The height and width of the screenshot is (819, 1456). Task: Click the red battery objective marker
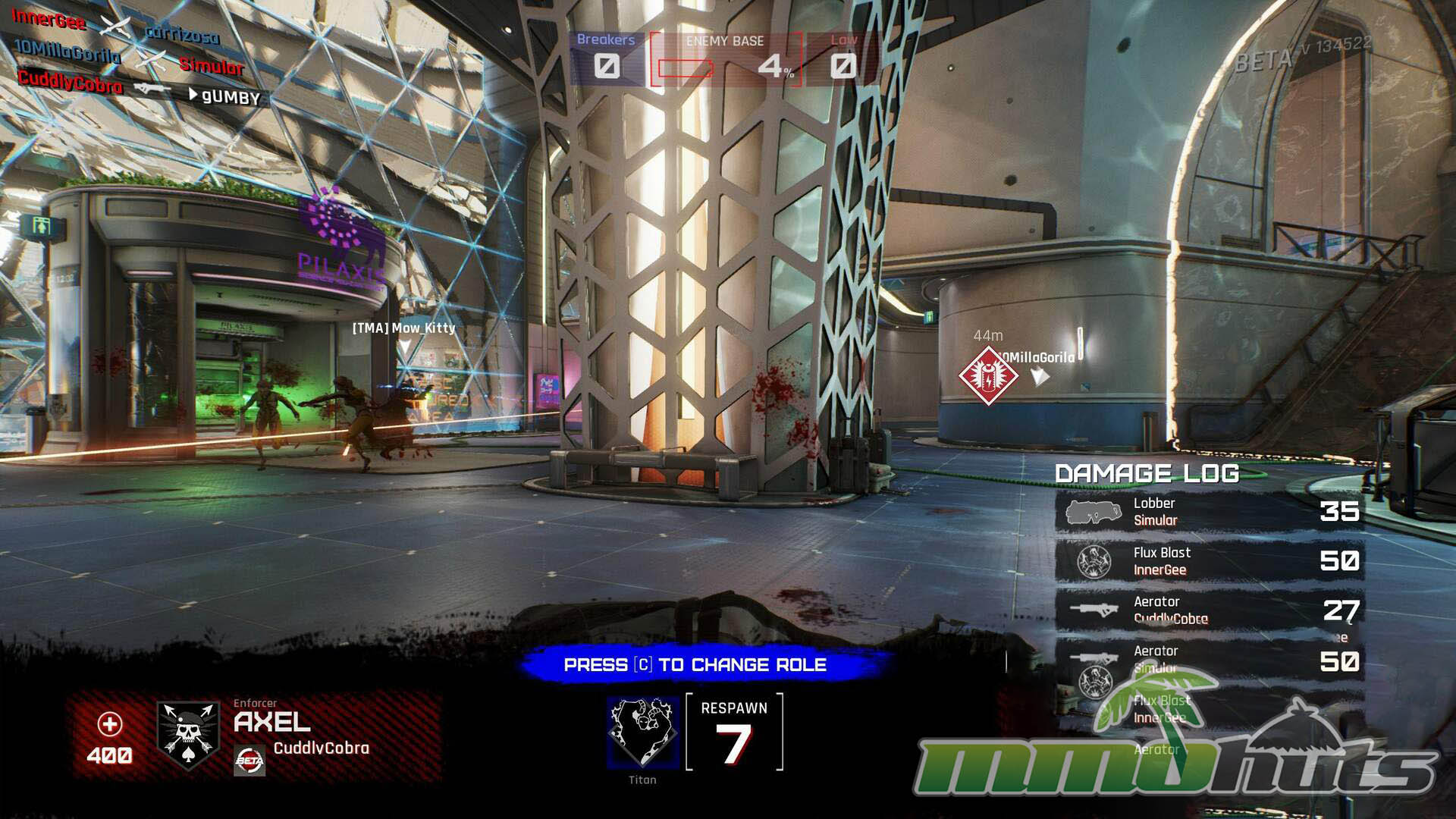[x=987, y=375]
